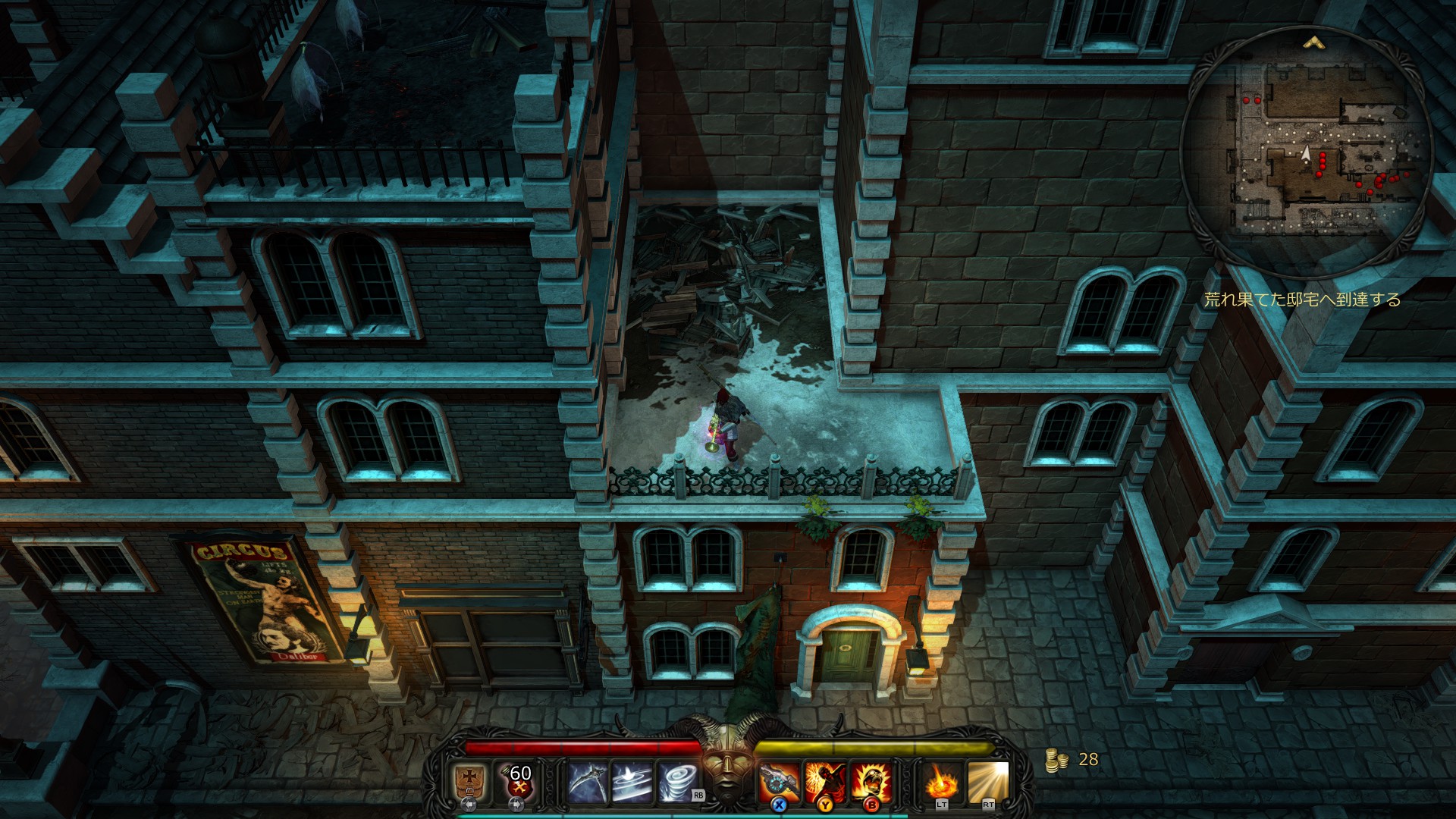Use the red health potion slot

point(518,781)
